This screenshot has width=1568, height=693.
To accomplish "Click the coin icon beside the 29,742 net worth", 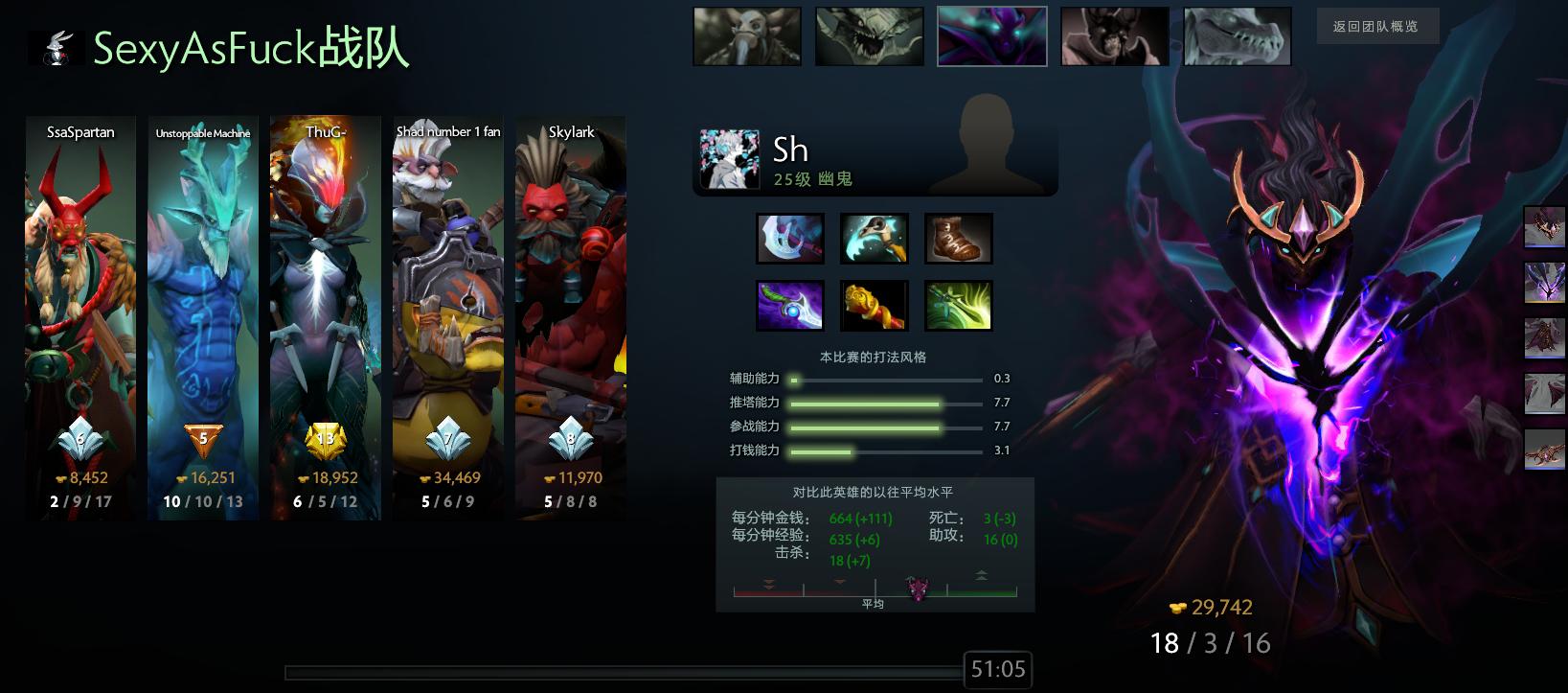I will [1179, 608].
